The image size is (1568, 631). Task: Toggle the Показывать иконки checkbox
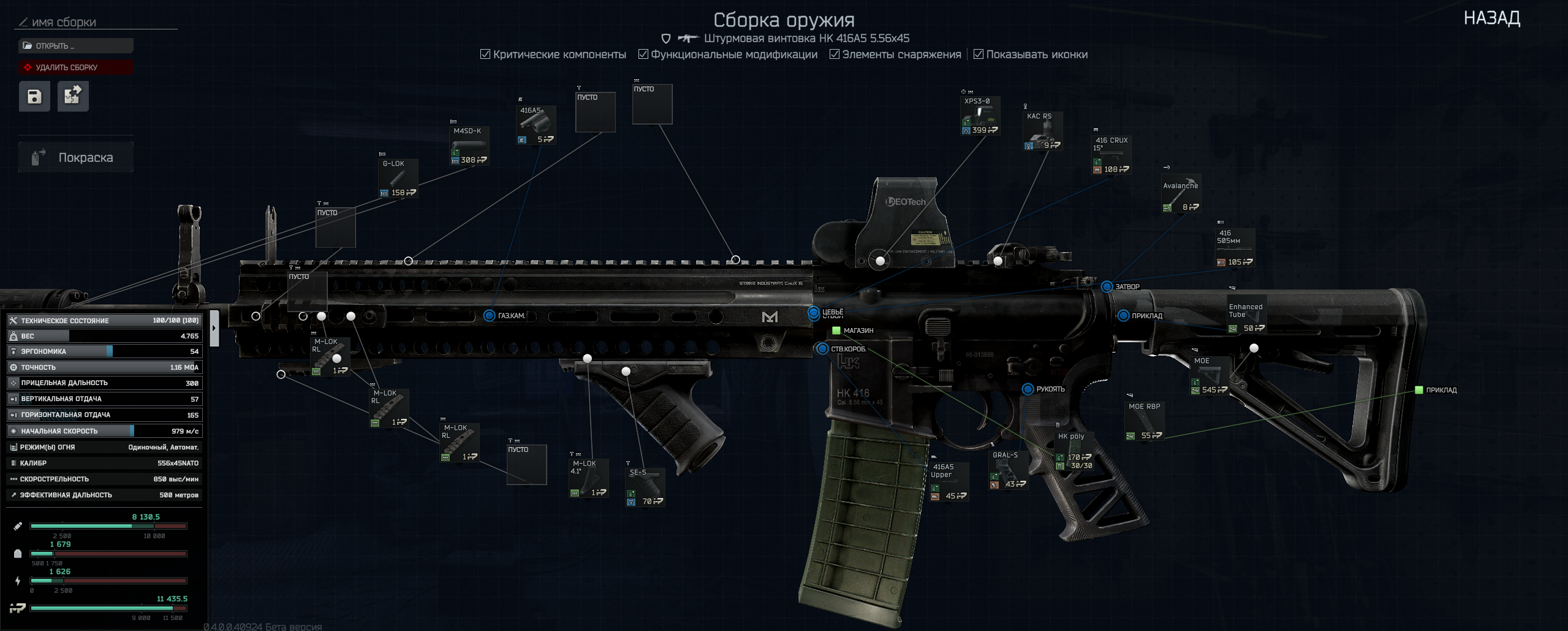pos(979,55)
